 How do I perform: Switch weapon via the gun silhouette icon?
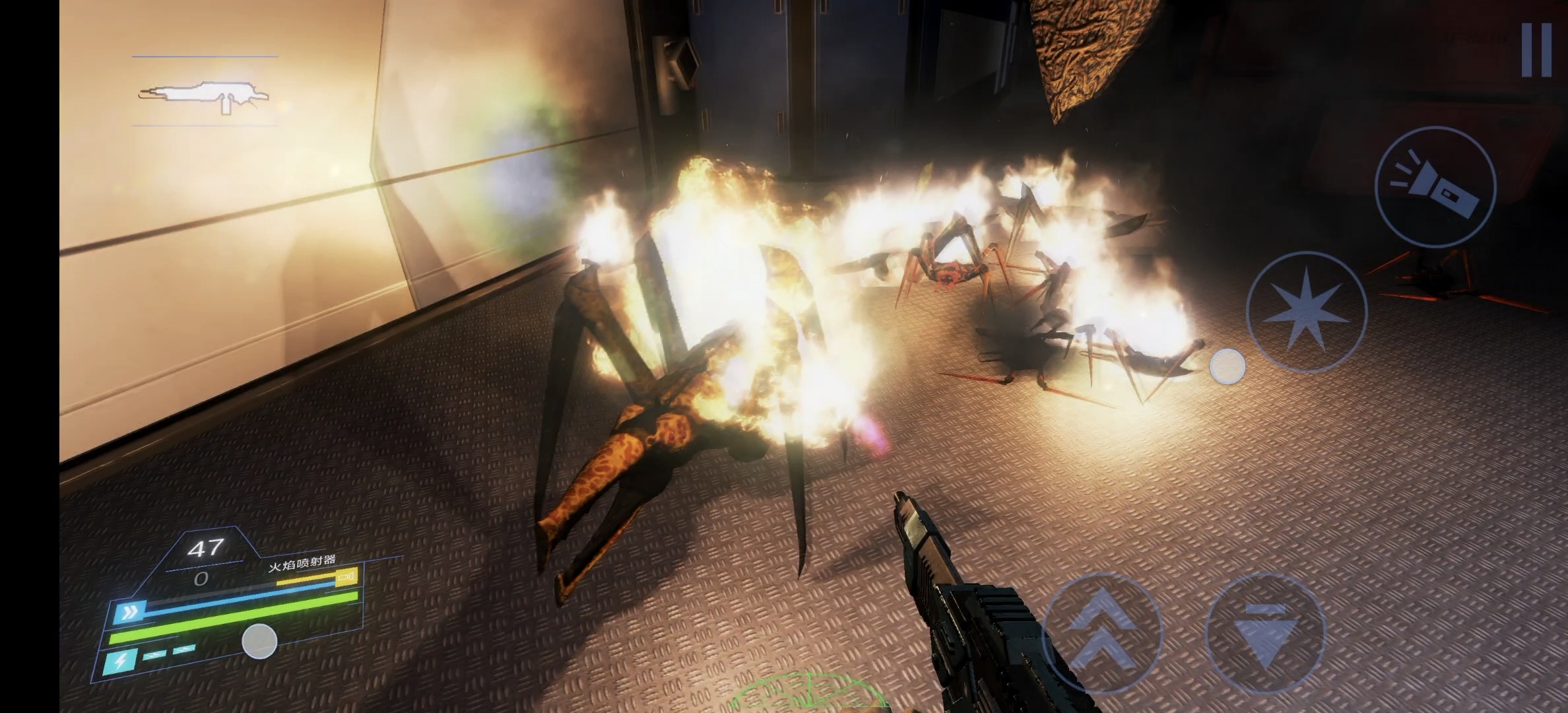pos(205,96)
